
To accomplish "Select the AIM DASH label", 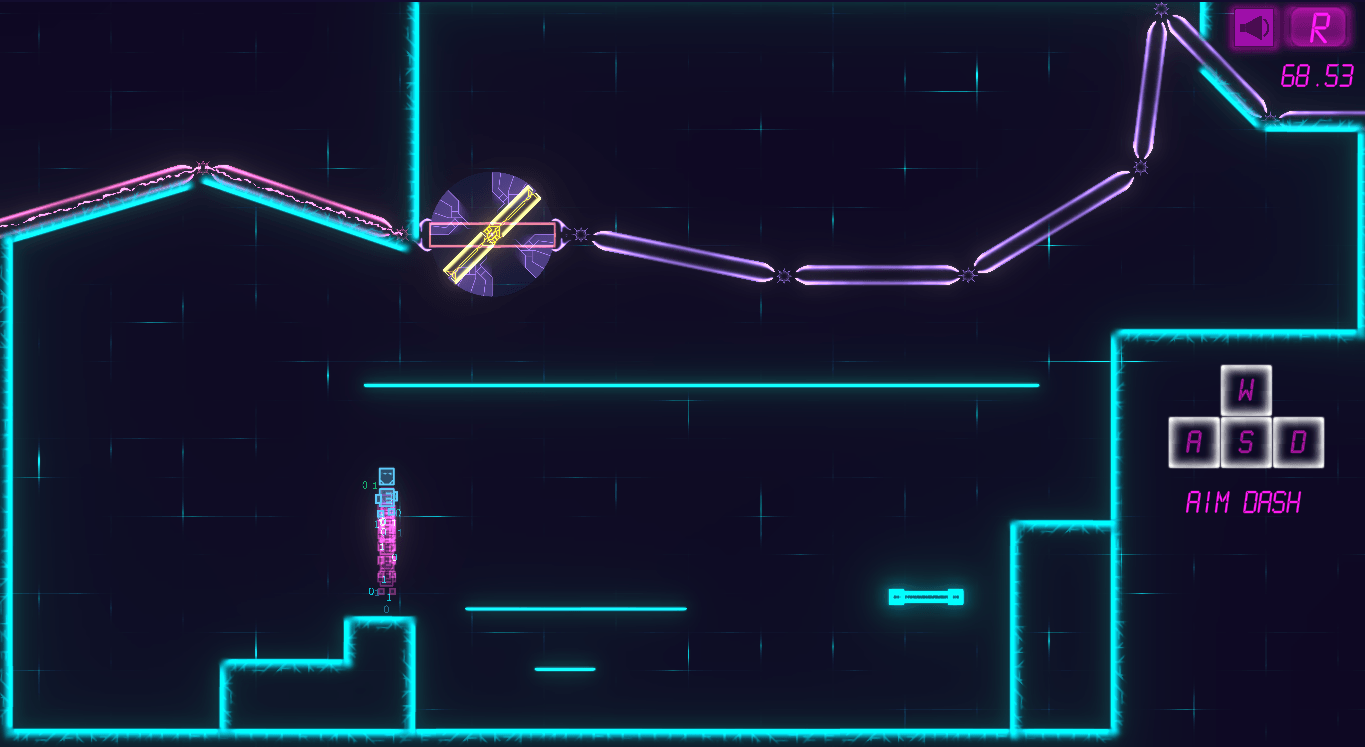I will coord(1241,502).
